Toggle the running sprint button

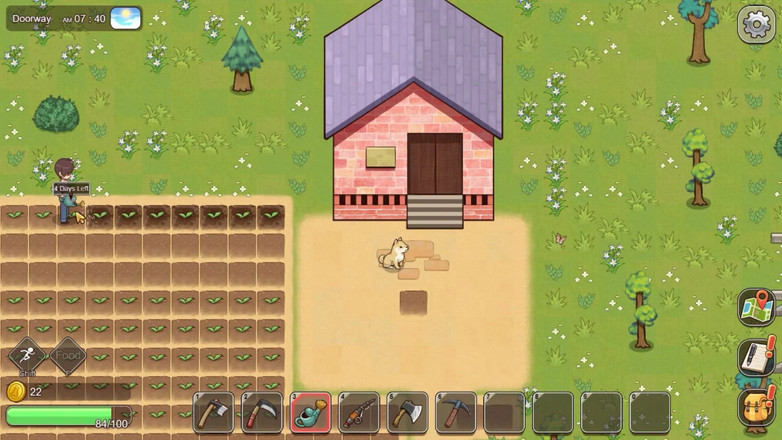click(x=27, y=356)
